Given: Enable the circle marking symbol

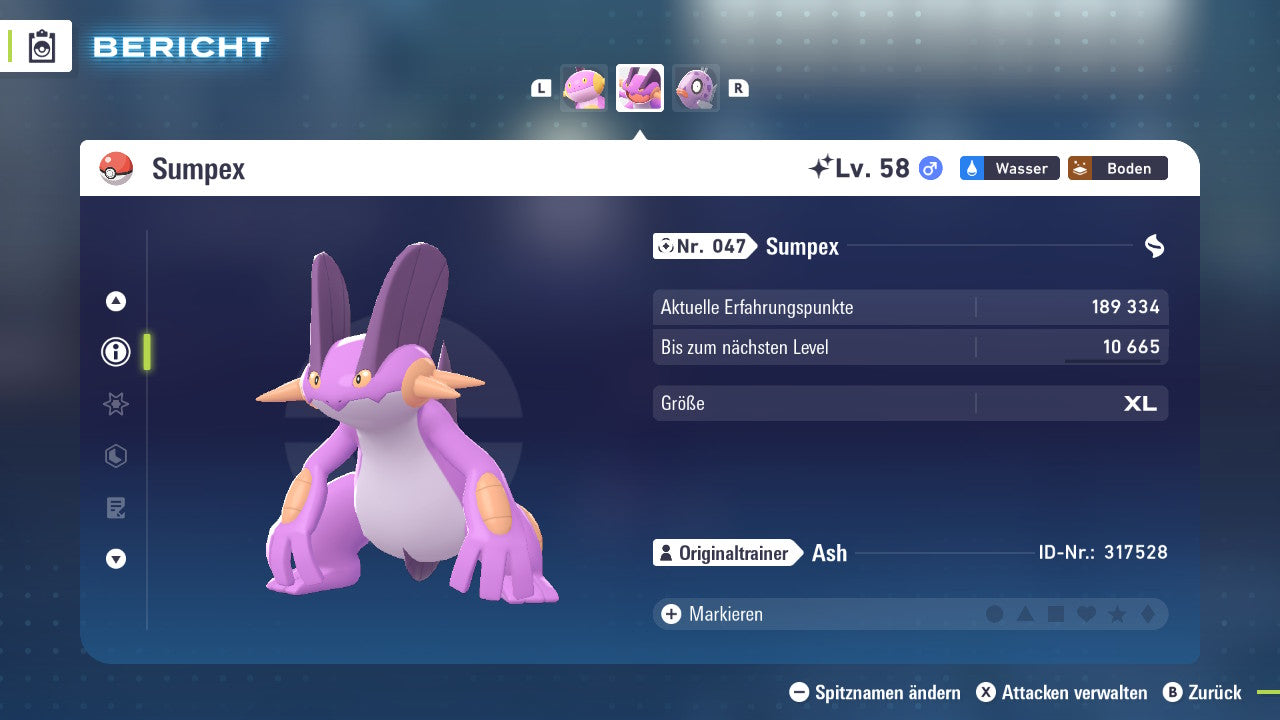Looking at the screenshot, I should click(x=995, y=614).
